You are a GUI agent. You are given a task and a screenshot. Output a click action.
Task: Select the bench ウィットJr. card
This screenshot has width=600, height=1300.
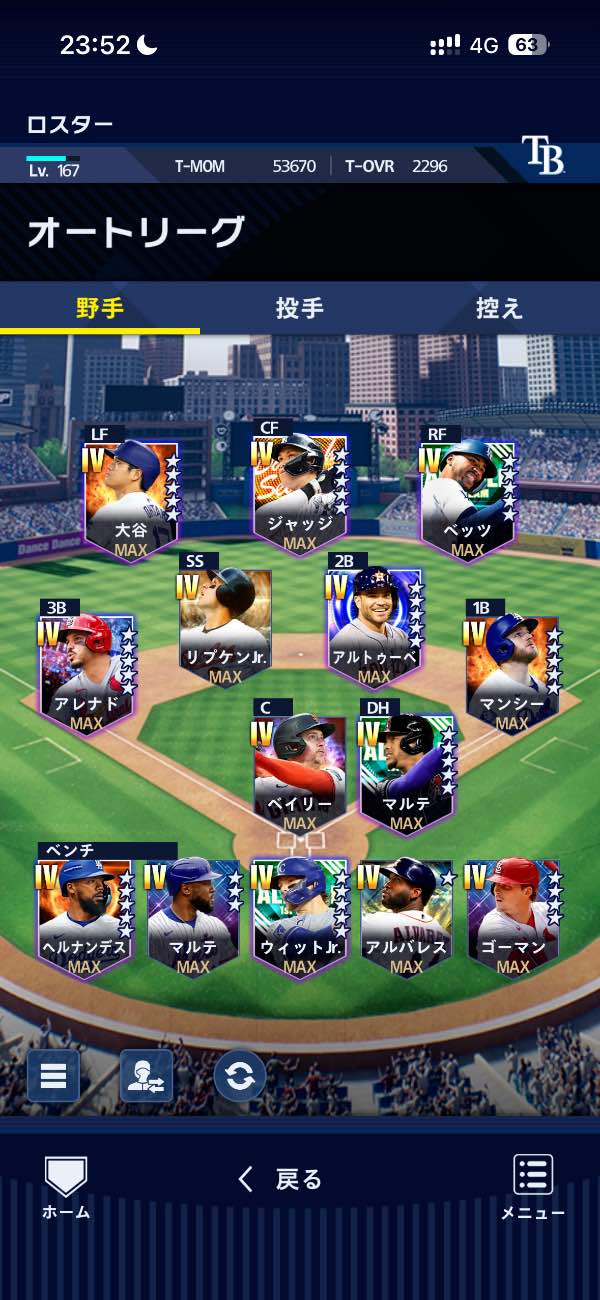click(299, 916)
